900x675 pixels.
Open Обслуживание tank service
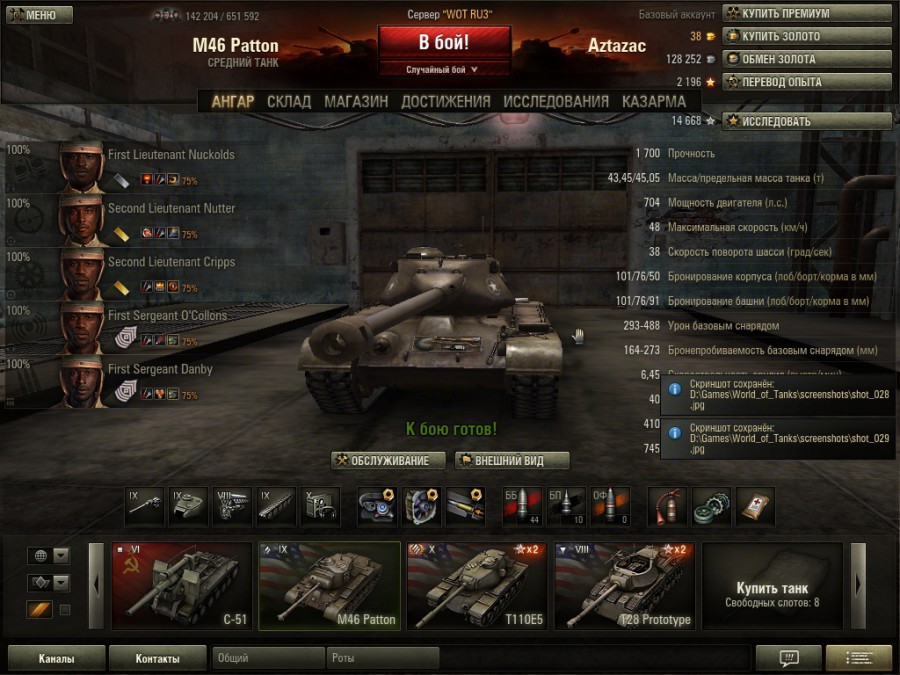click(x=388, y=461)
